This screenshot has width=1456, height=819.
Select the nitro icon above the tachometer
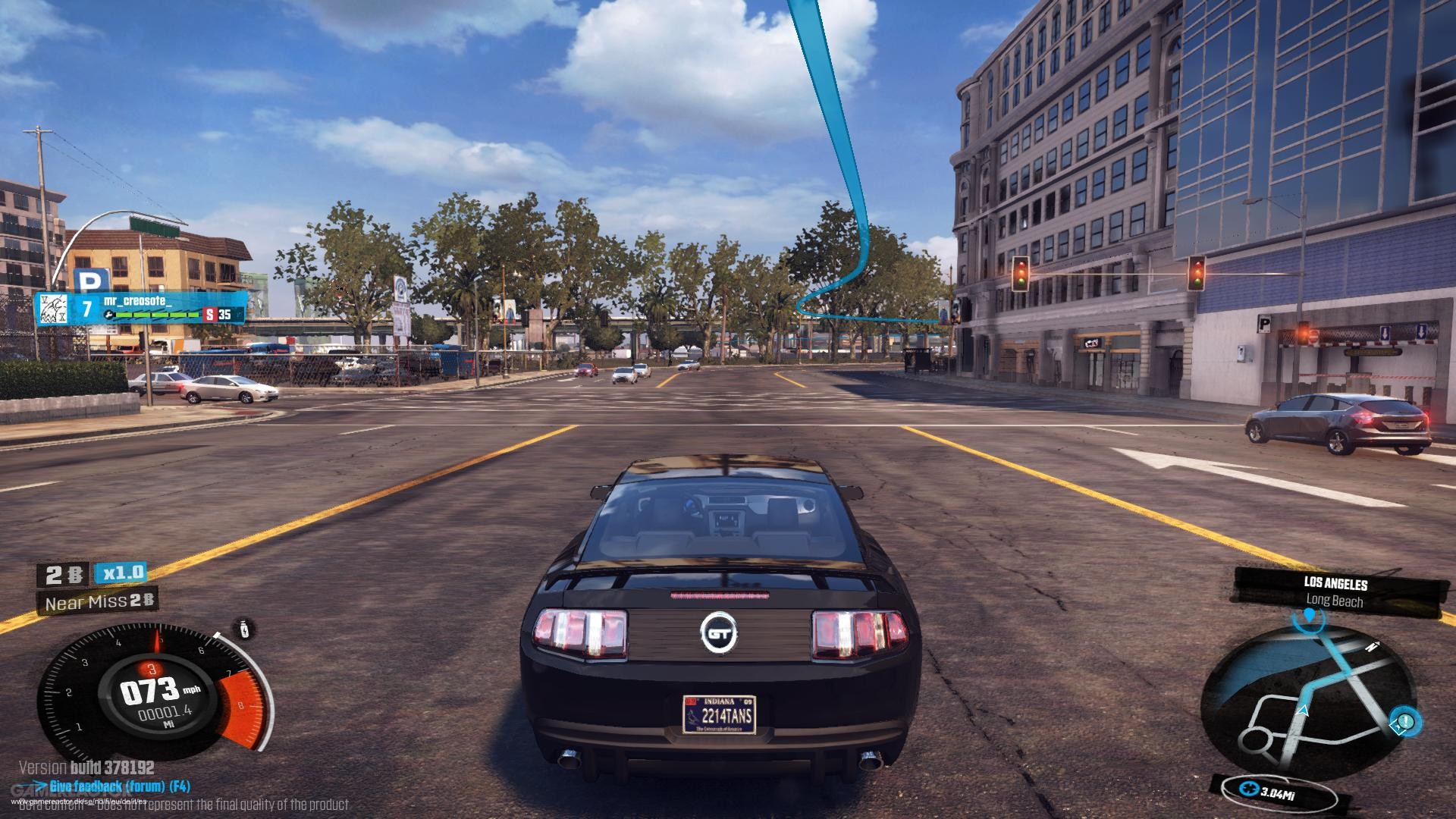(243, 629)
